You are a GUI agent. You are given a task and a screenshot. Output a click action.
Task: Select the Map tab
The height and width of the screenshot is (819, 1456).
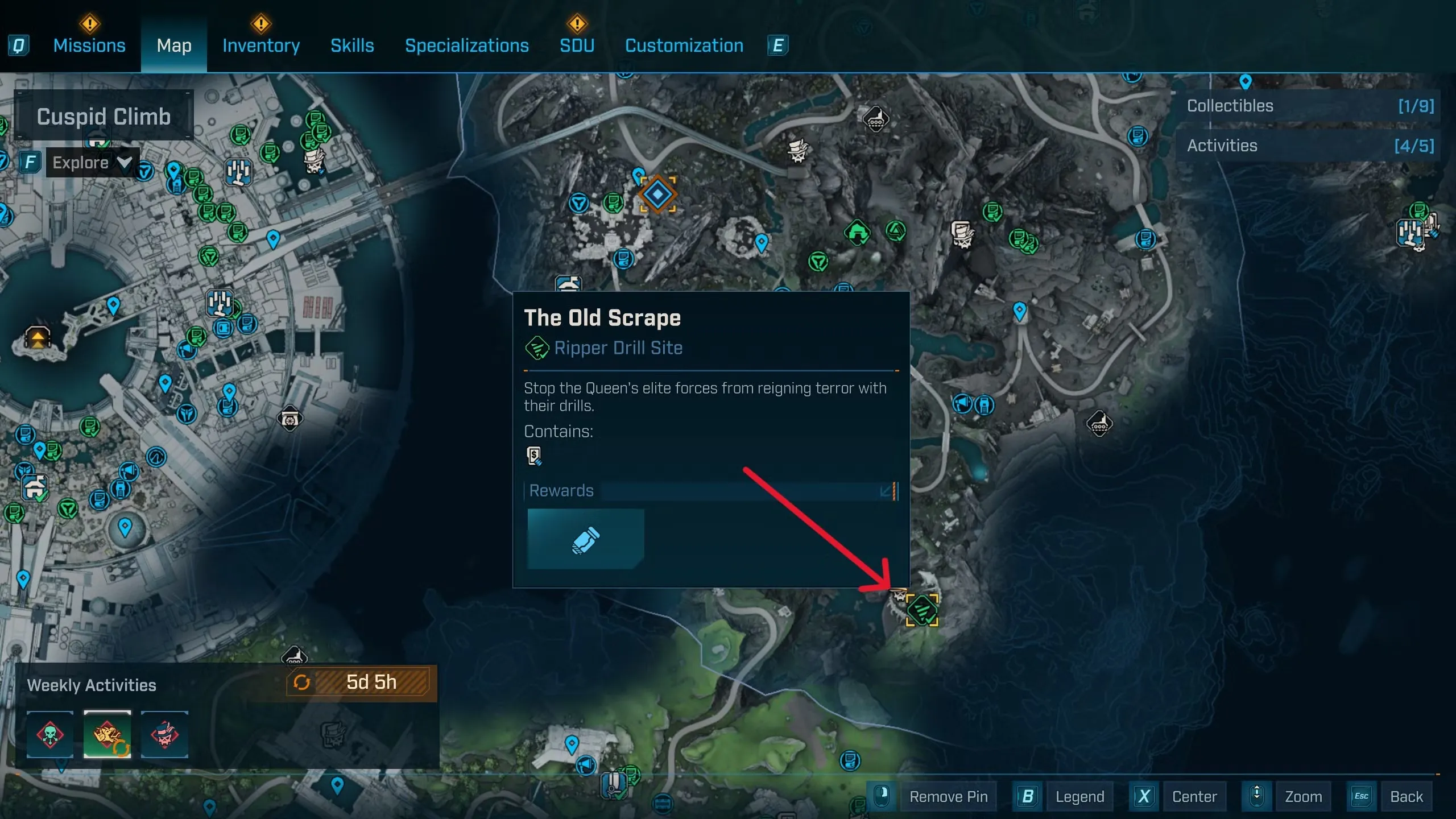pyautogui.click(x=174, y=45)
